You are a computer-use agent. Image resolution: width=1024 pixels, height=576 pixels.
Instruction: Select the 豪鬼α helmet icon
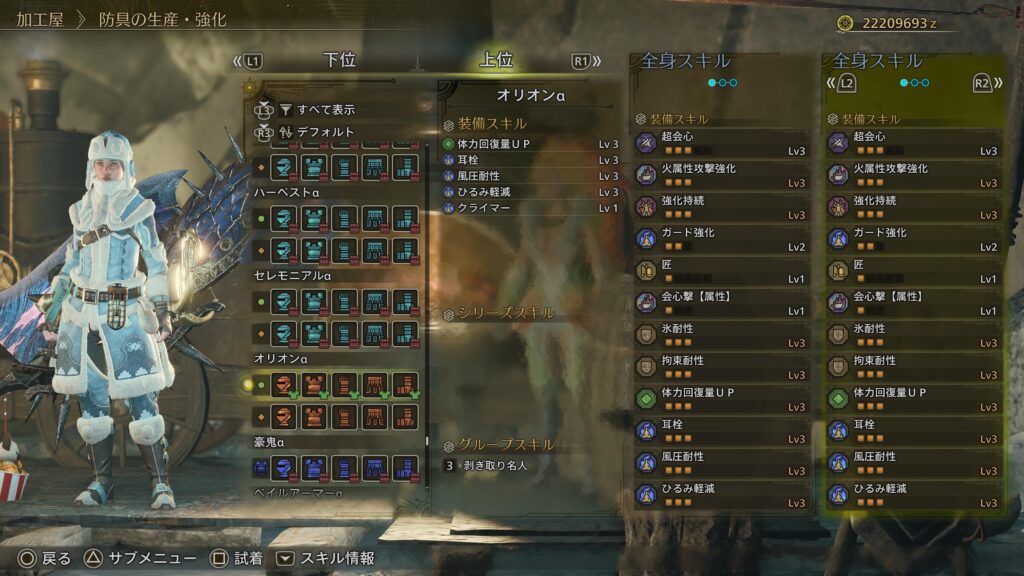(285, 466)
